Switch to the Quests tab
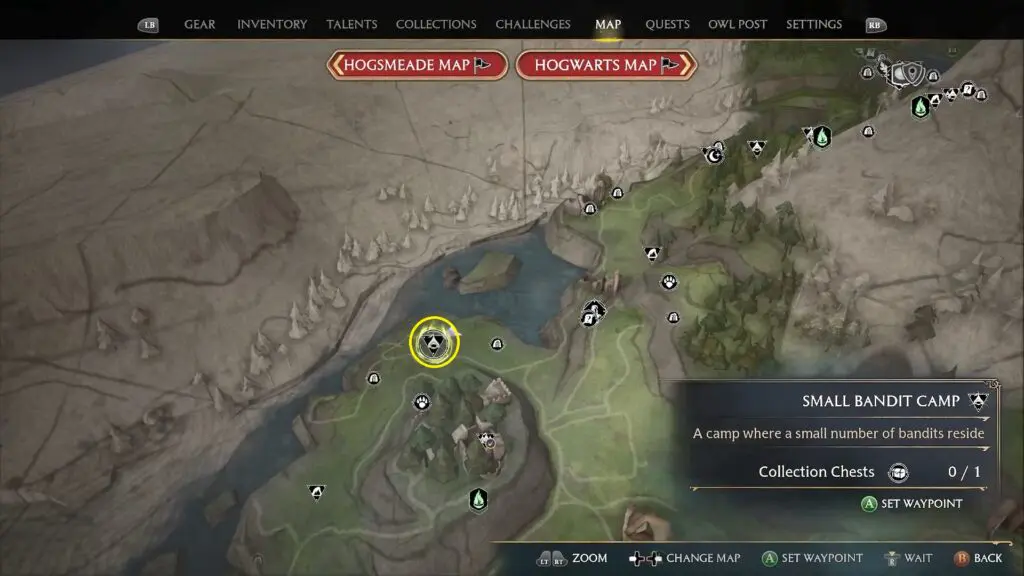This screenshot has height=576, width=1024. tap(666, 24)
